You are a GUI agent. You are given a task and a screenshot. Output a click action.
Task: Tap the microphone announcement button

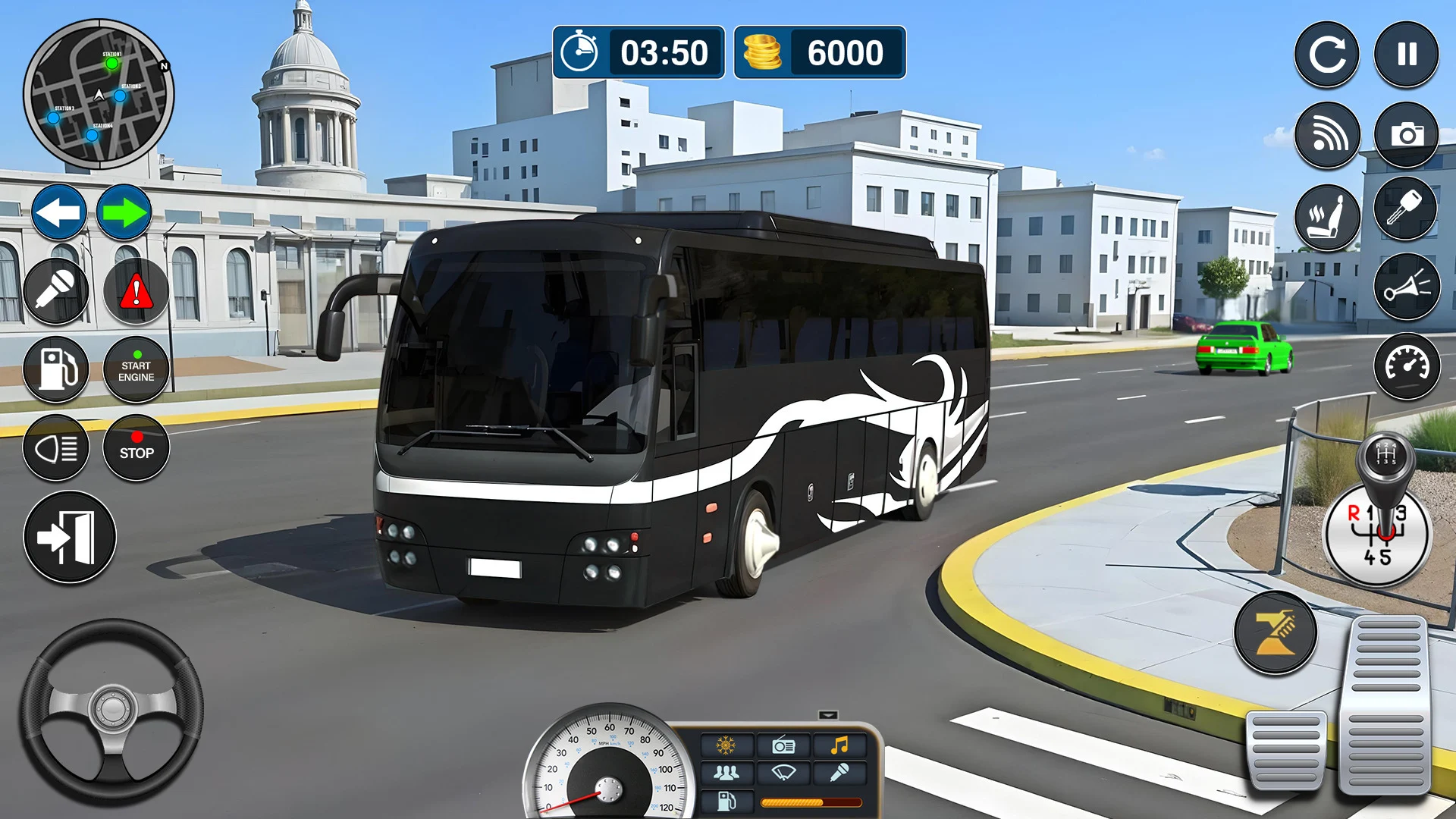point(56,291)
